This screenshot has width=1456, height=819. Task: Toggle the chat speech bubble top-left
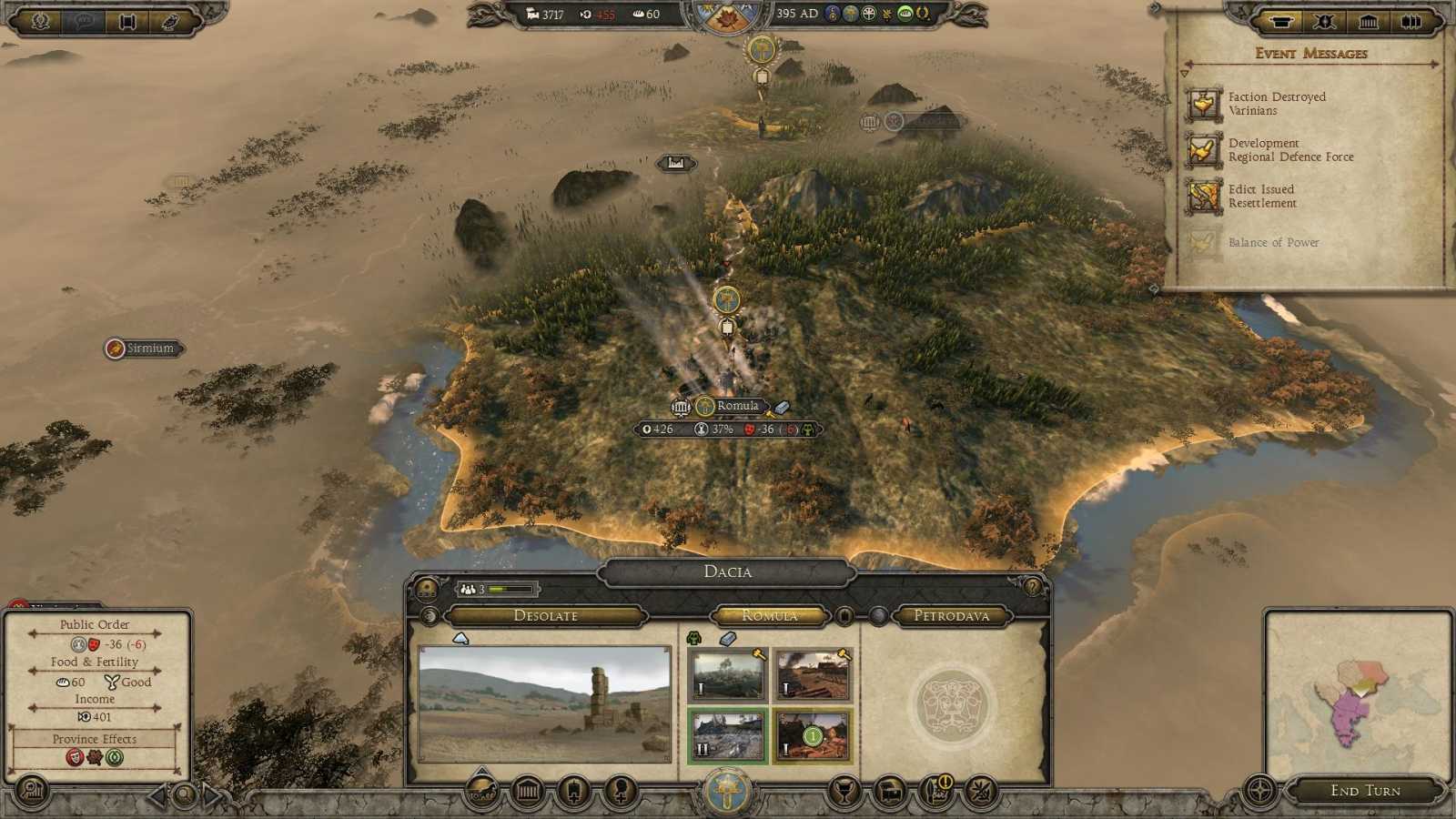point(84,22)
